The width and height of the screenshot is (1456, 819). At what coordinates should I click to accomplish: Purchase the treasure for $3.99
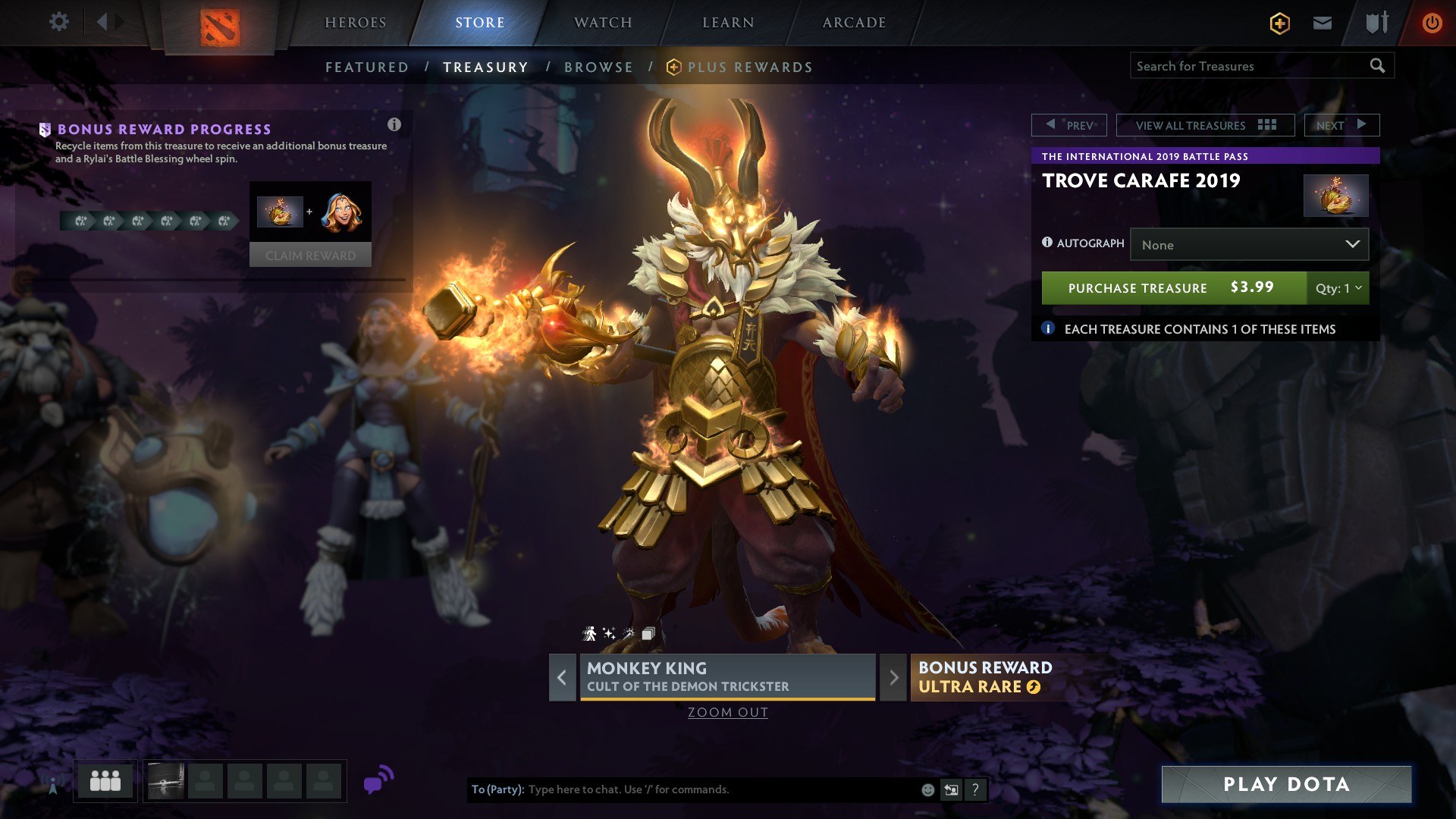(1173, 288)
